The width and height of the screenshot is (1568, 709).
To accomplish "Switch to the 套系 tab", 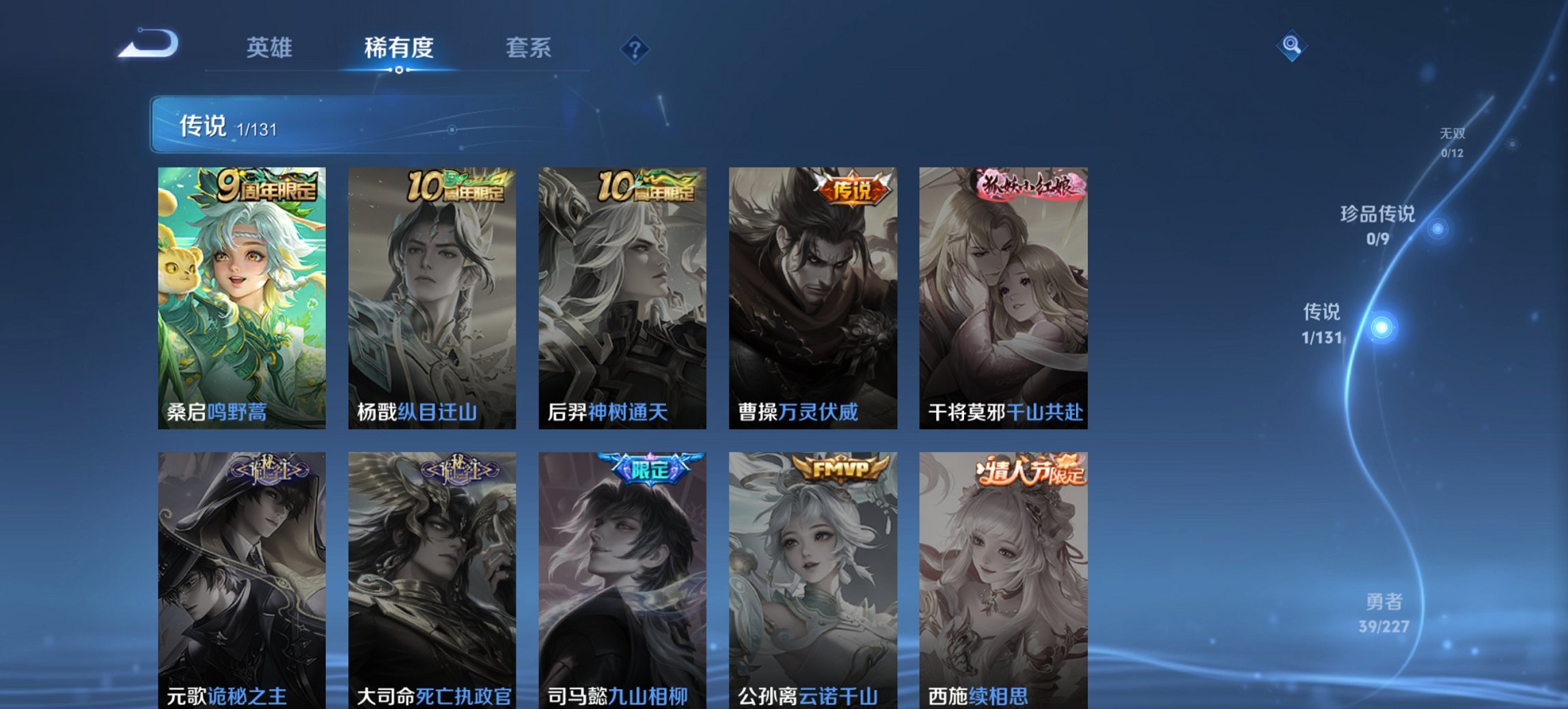I will 529,48.
